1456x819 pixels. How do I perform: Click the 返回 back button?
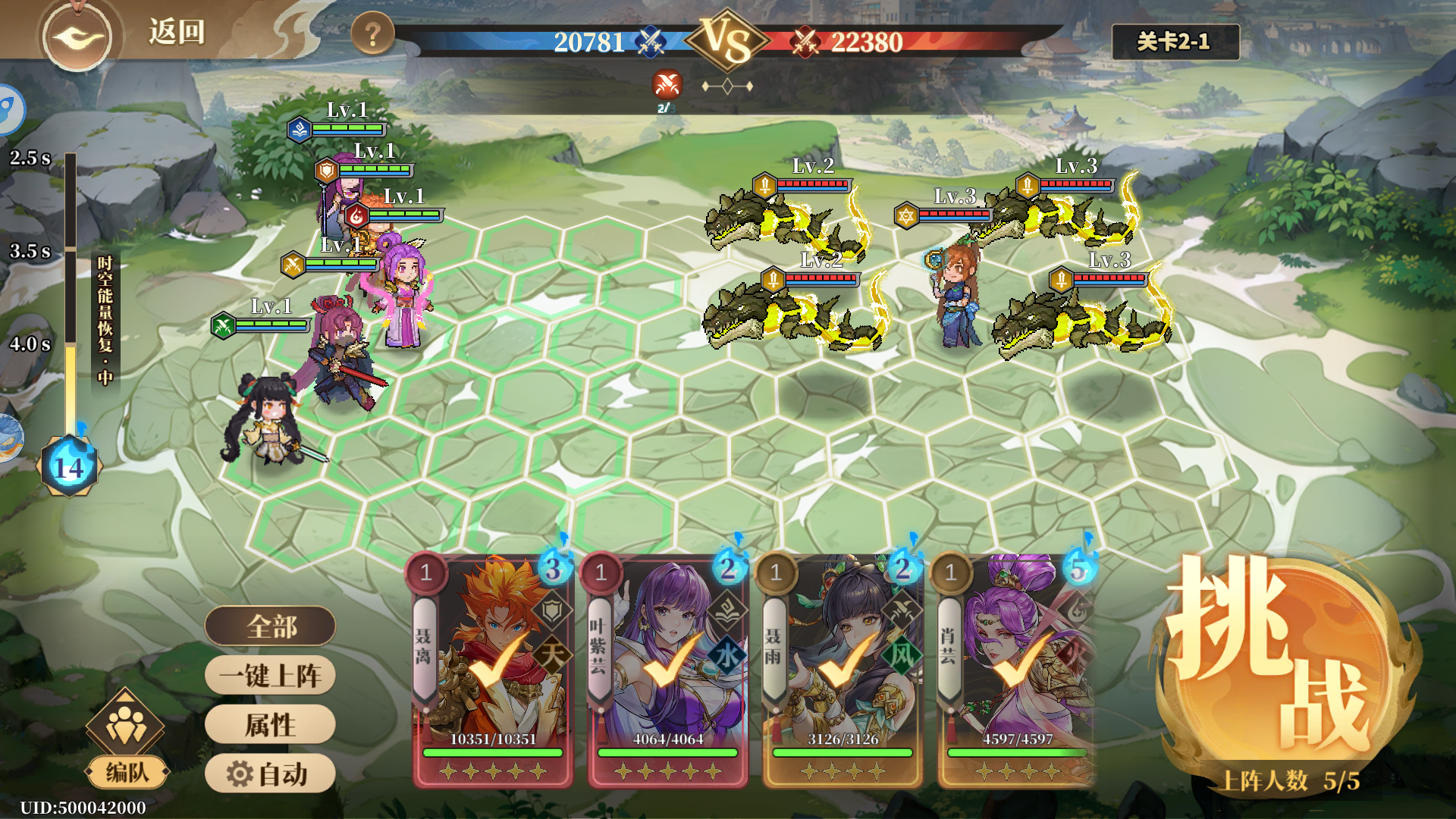175,32
